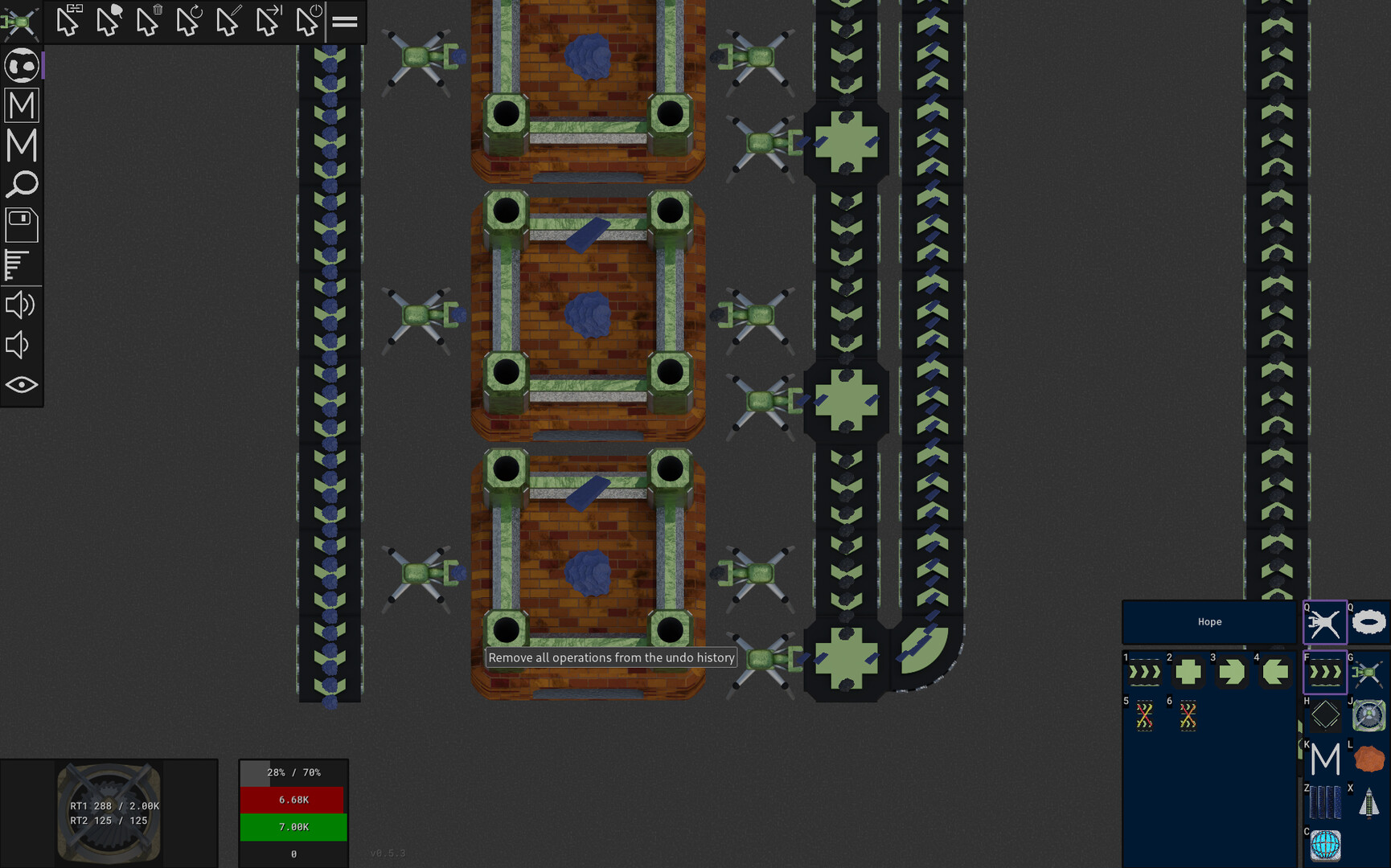Clear the undo history with the trash cursor tool
The image size is (1391, 868).
[148, 23]
